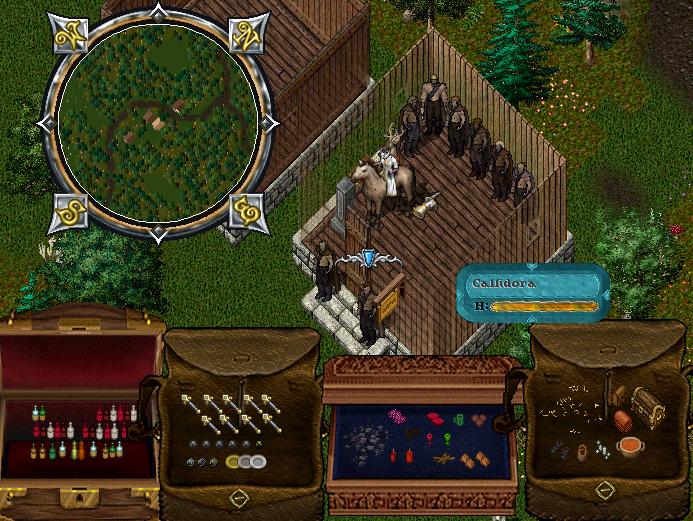
Task: Pick the gold coin in the backpack
Action: pyautogui.click(x=233, y=462)
